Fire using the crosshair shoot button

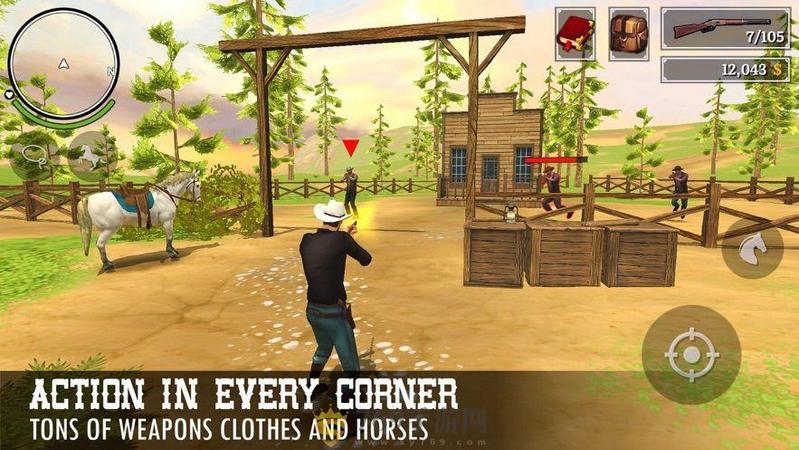(x=691, y=354)
